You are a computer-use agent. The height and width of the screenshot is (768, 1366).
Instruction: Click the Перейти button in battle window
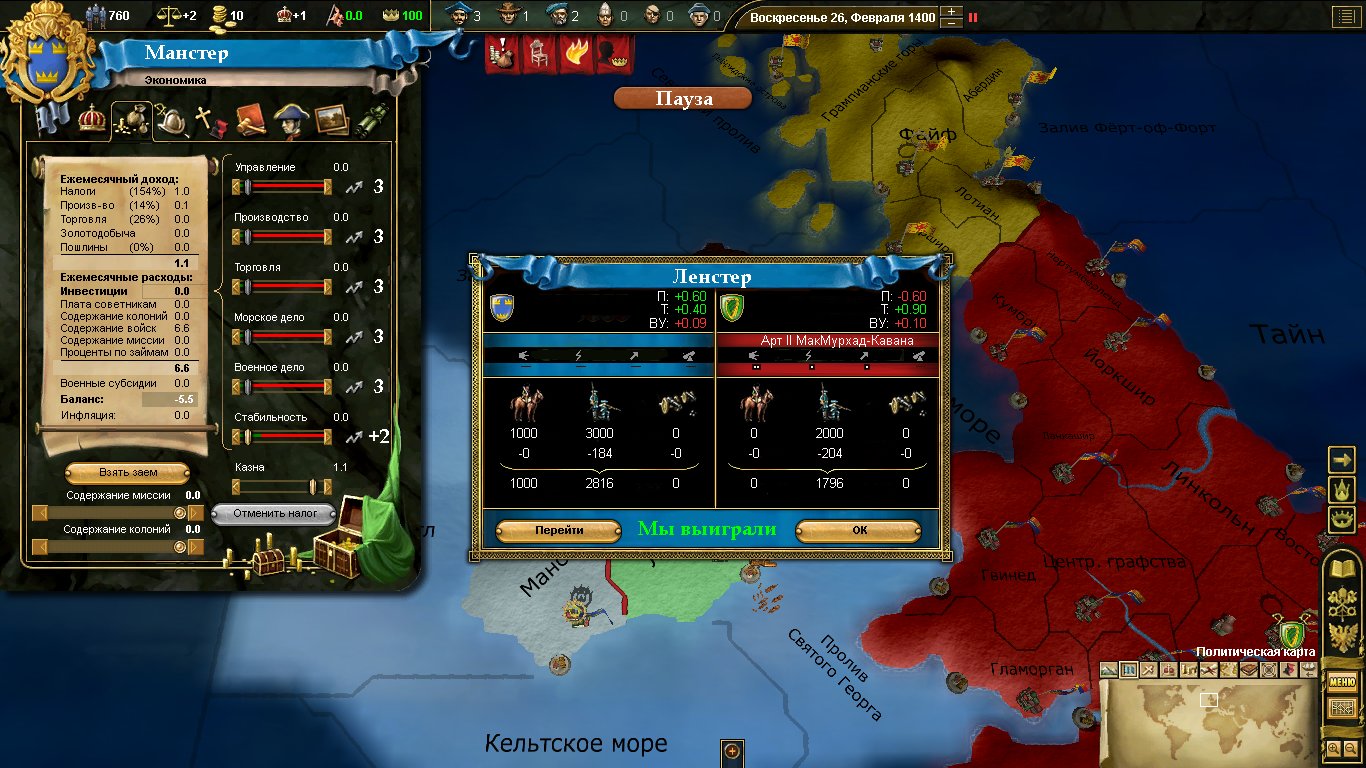(558, 531)
